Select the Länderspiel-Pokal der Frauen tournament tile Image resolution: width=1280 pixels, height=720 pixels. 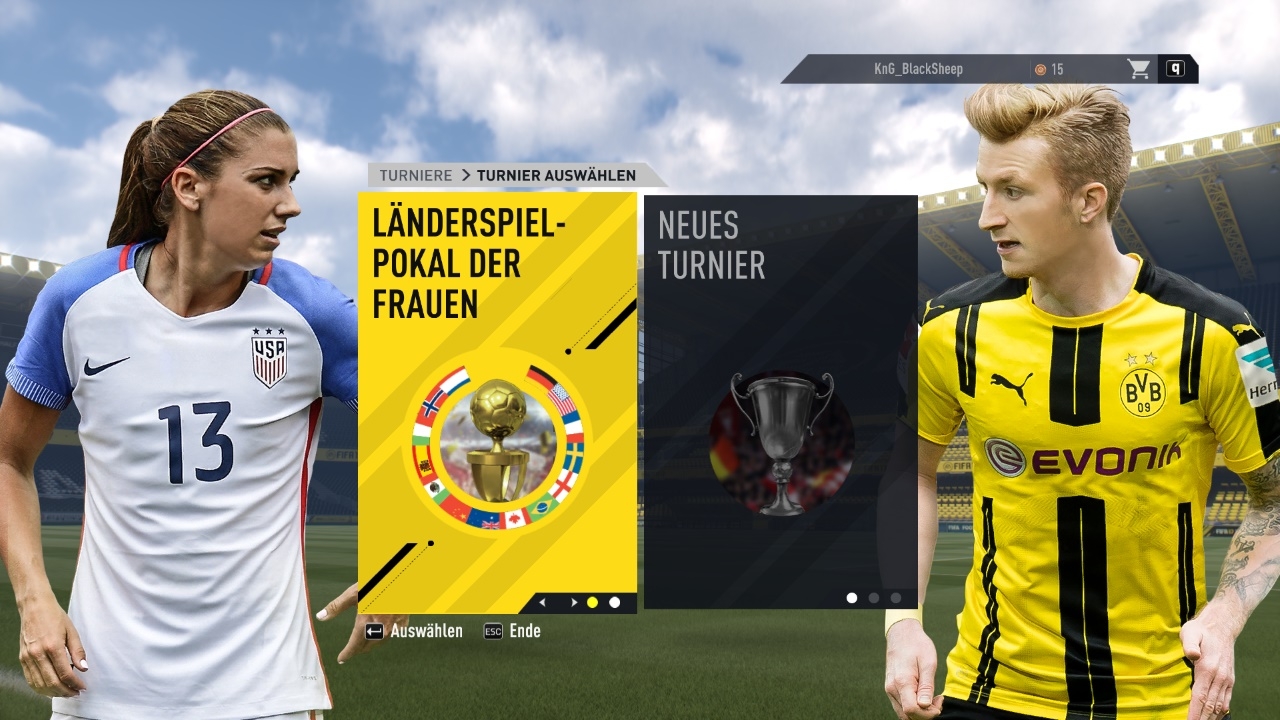pos(497,400)
